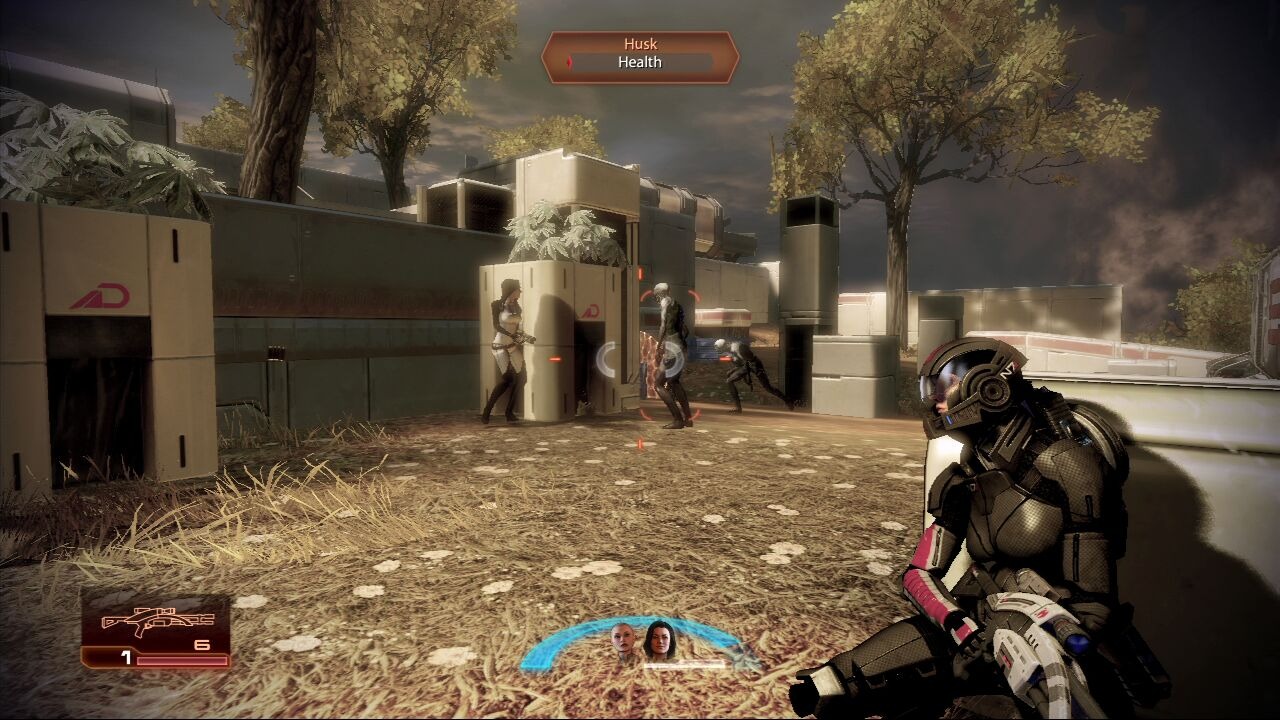Choose the bald squadmate portrait
Screen dimensions: 1280x720
click(x=624, y=639)
